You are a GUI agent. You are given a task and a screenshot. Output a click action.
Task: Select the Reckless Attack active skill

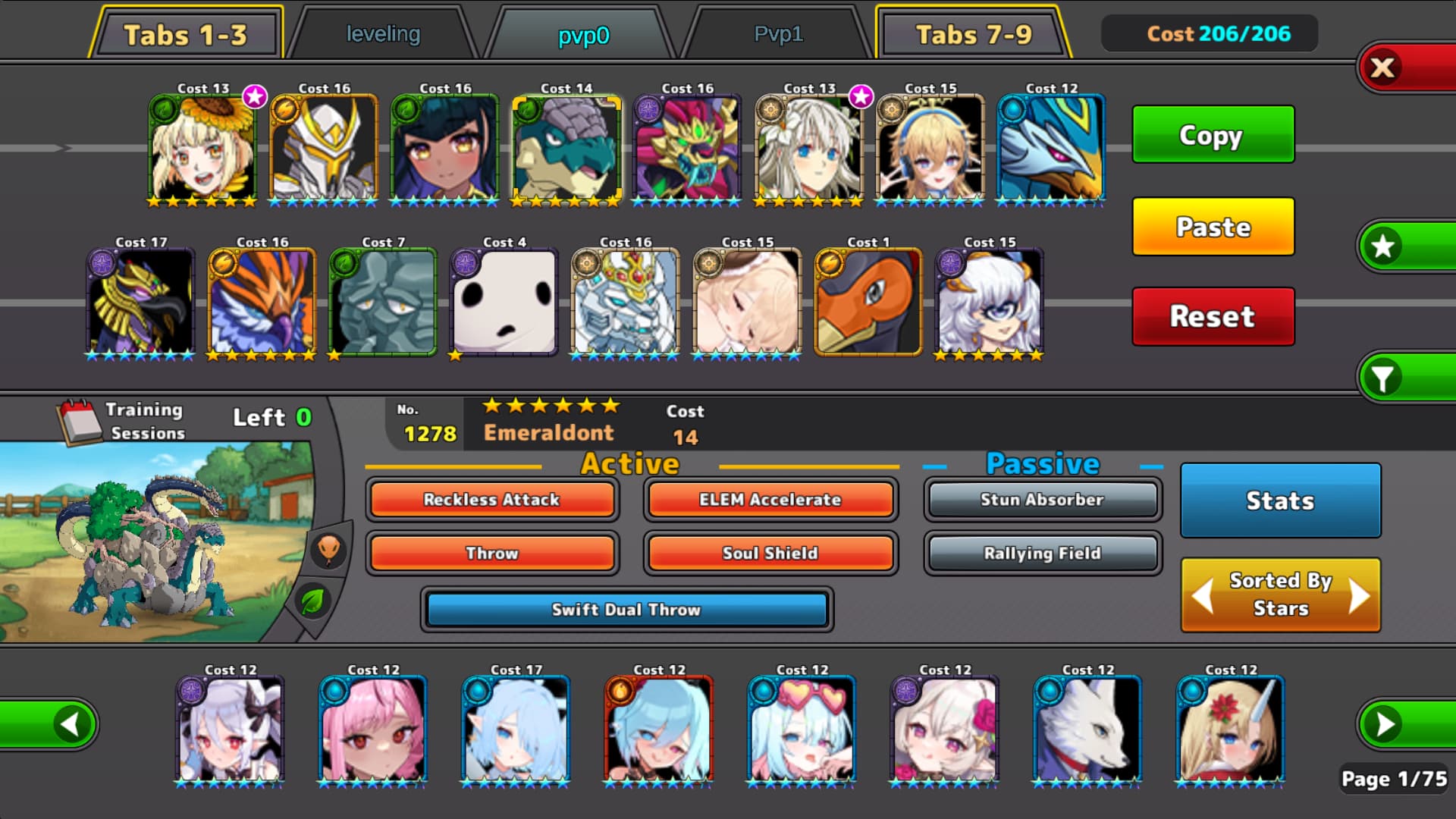[491, 500]
